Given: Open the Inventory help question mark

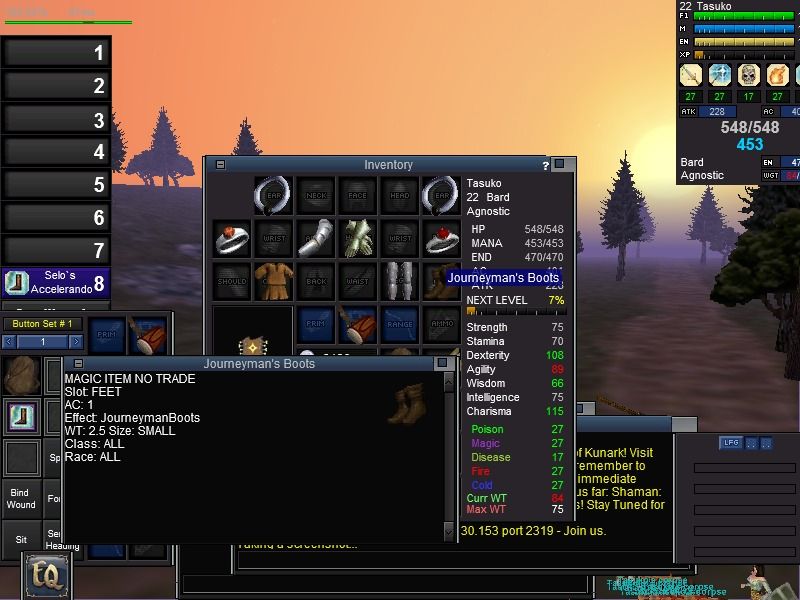Looking at the screenshot, I should point(545,165).
